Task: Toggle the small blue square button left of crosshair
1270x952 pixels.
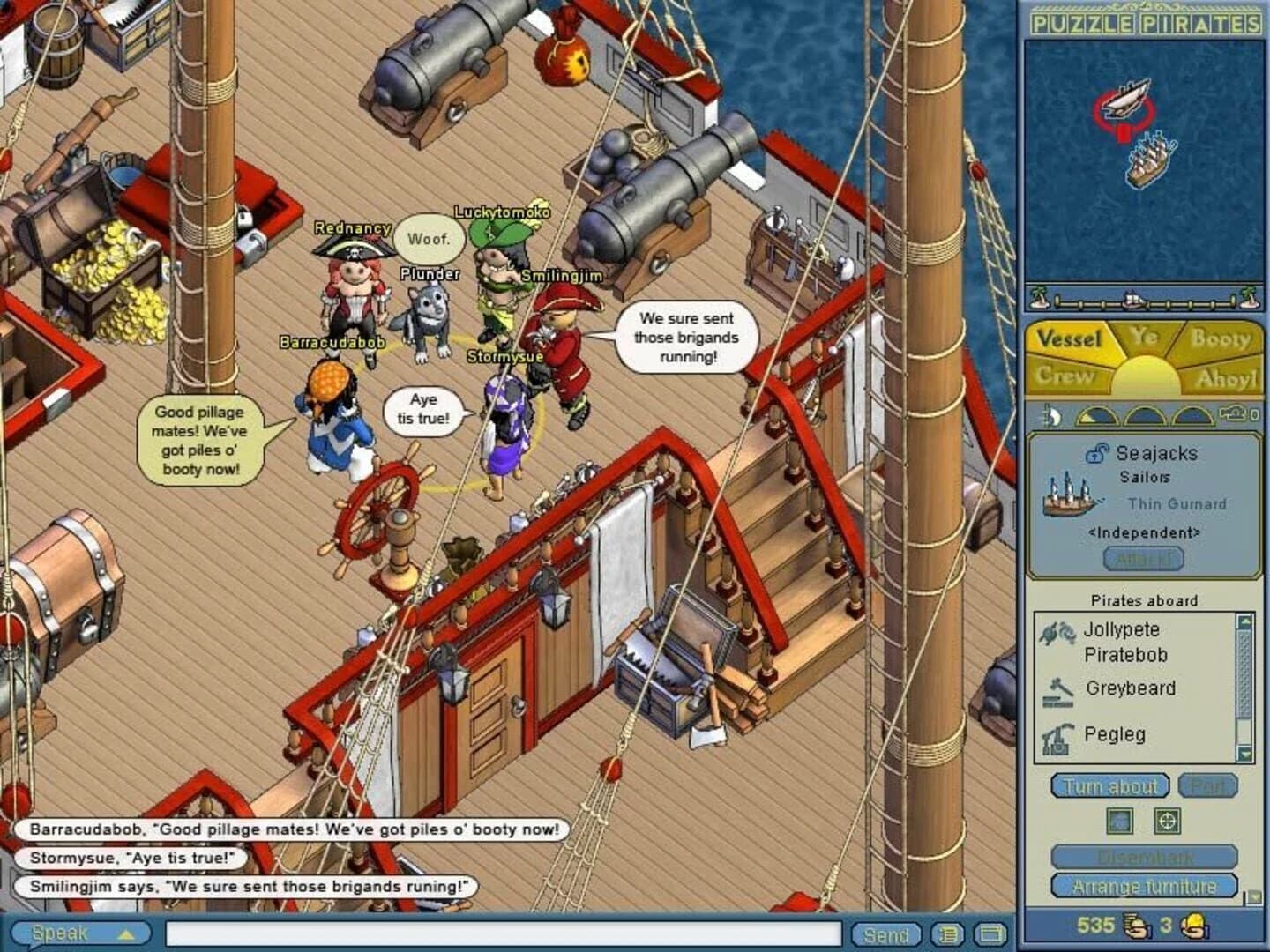Action: (x=1119, y=821)
